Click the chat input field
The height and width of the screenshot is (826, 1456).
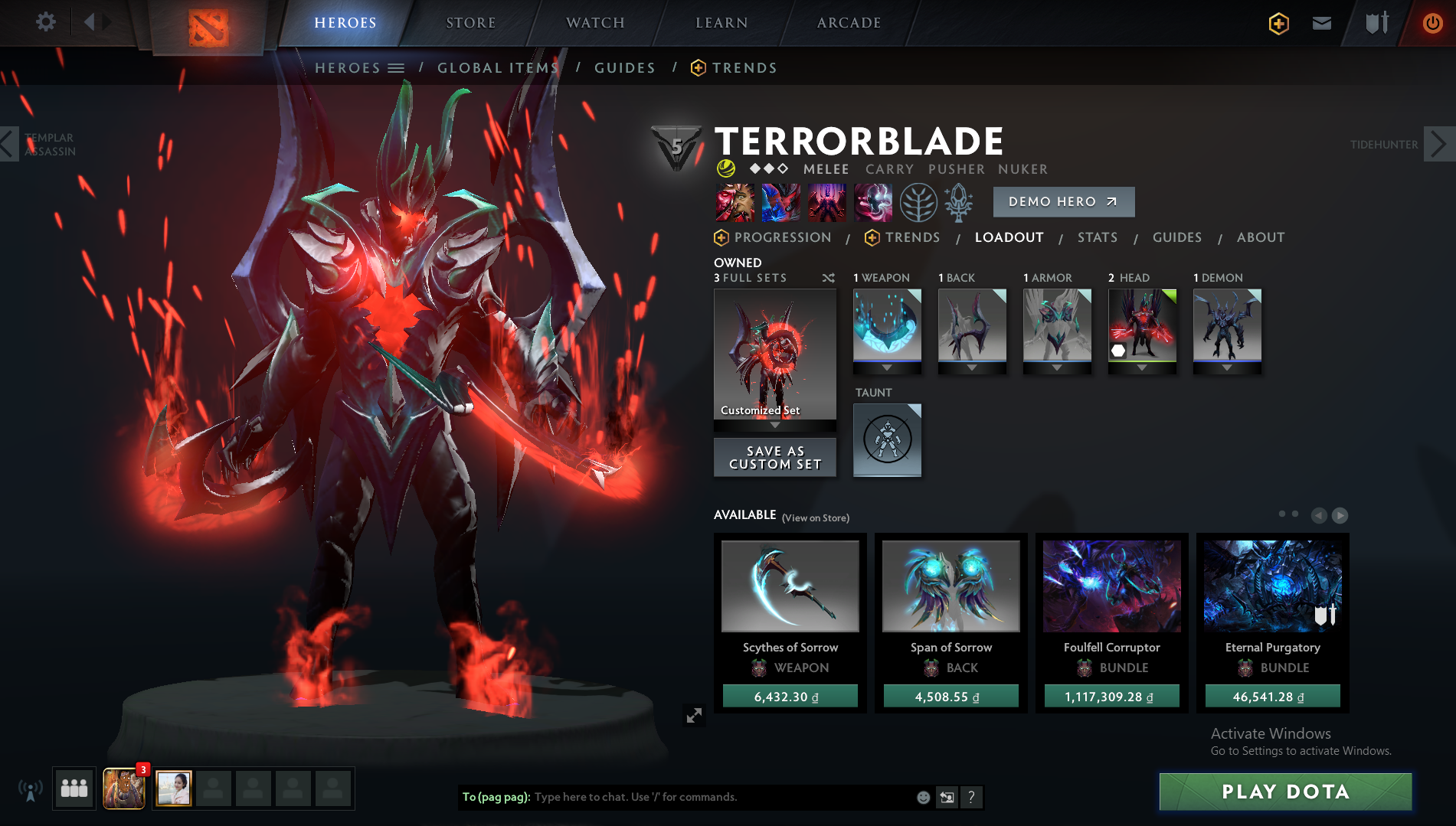pos(689,797)
